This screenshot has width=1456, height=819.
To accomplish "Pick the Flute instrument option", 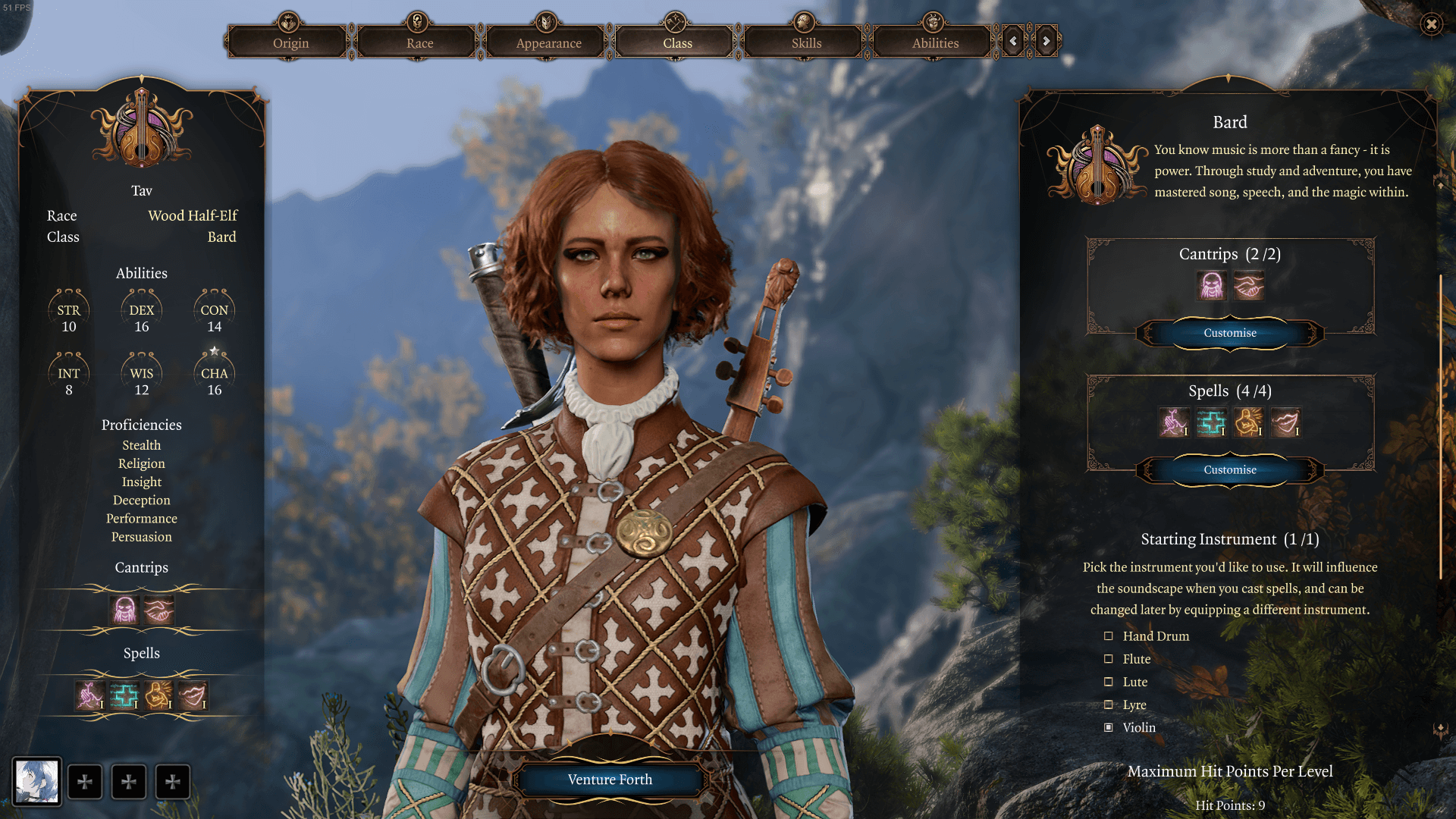I will [1109, 659].
